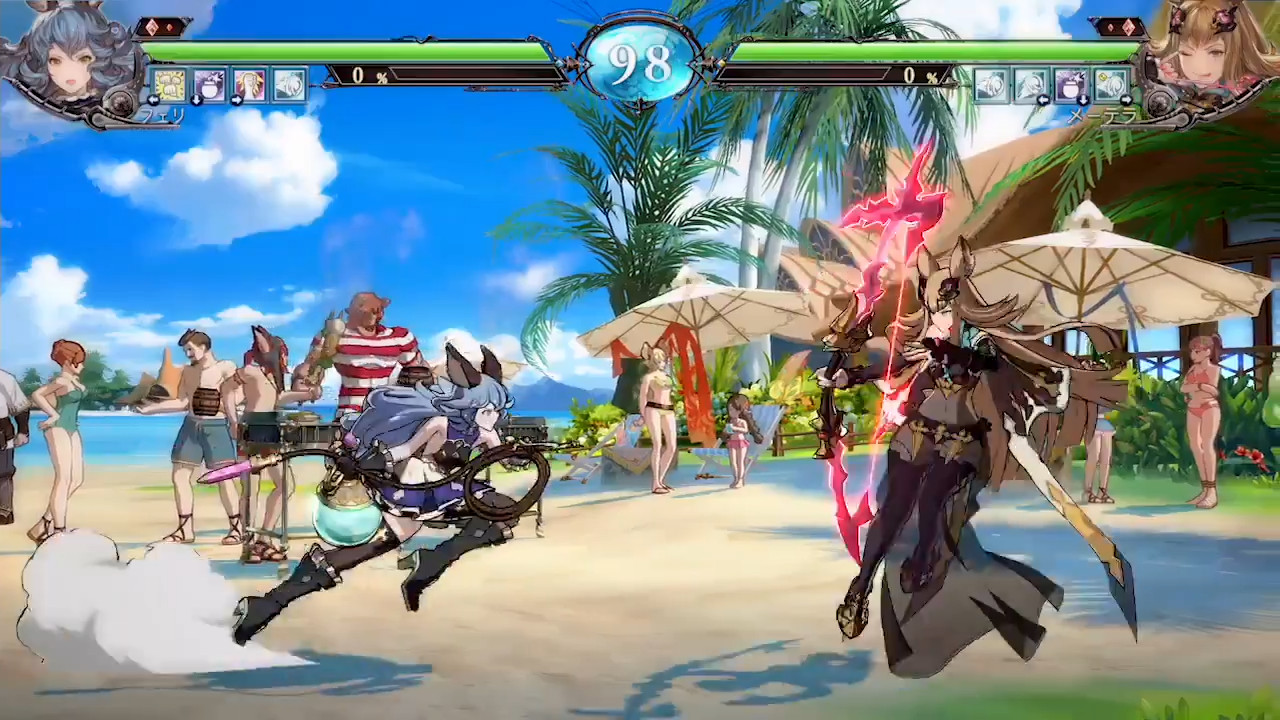Click the left-arrow input badge on Ferry's skill
Image resolution: width=1280 pixels, height=720 pixels.
pyautogui.click(x=153, y=99)
